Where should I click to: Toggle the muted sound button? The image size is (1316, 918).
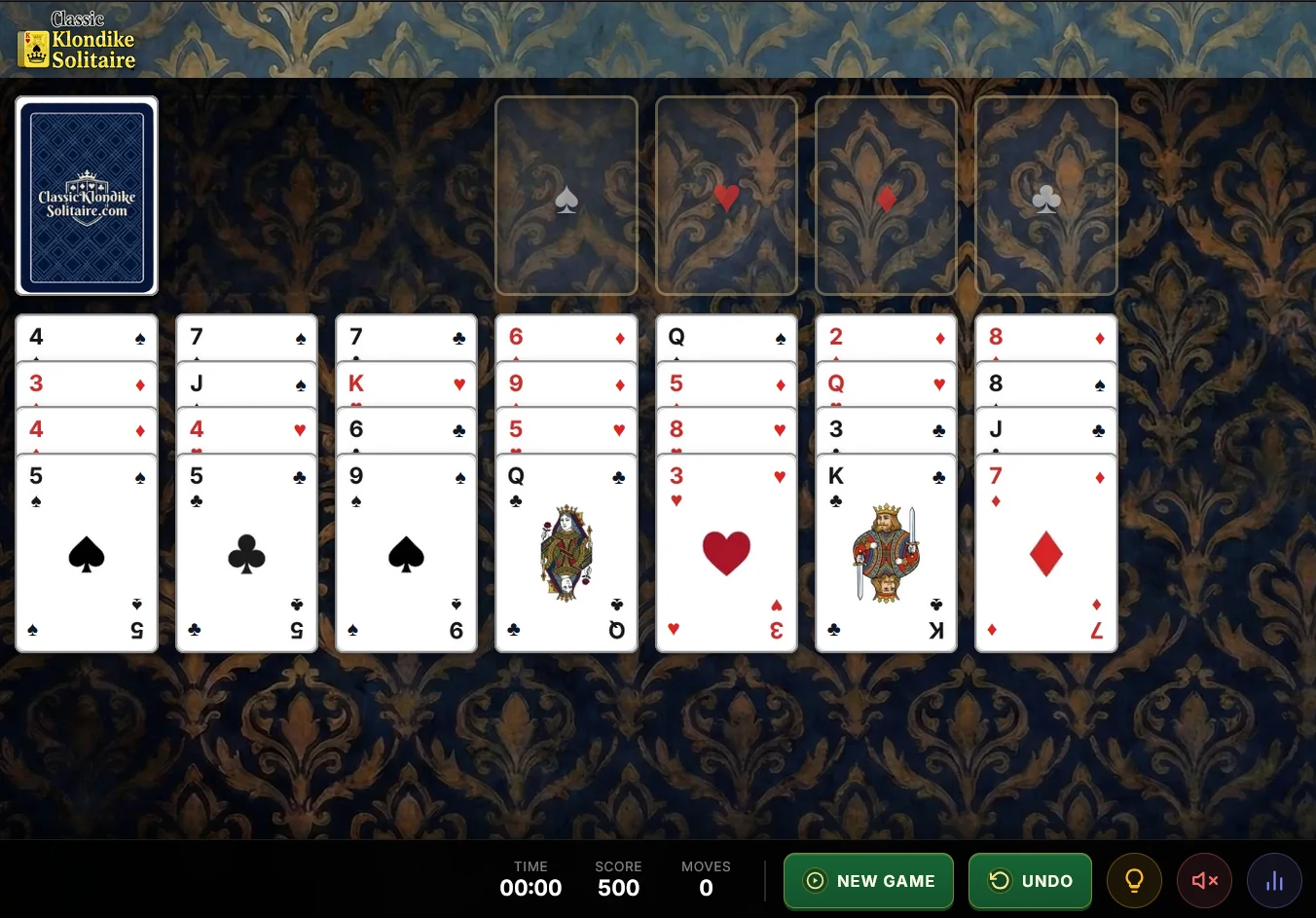pos(1204,881)
